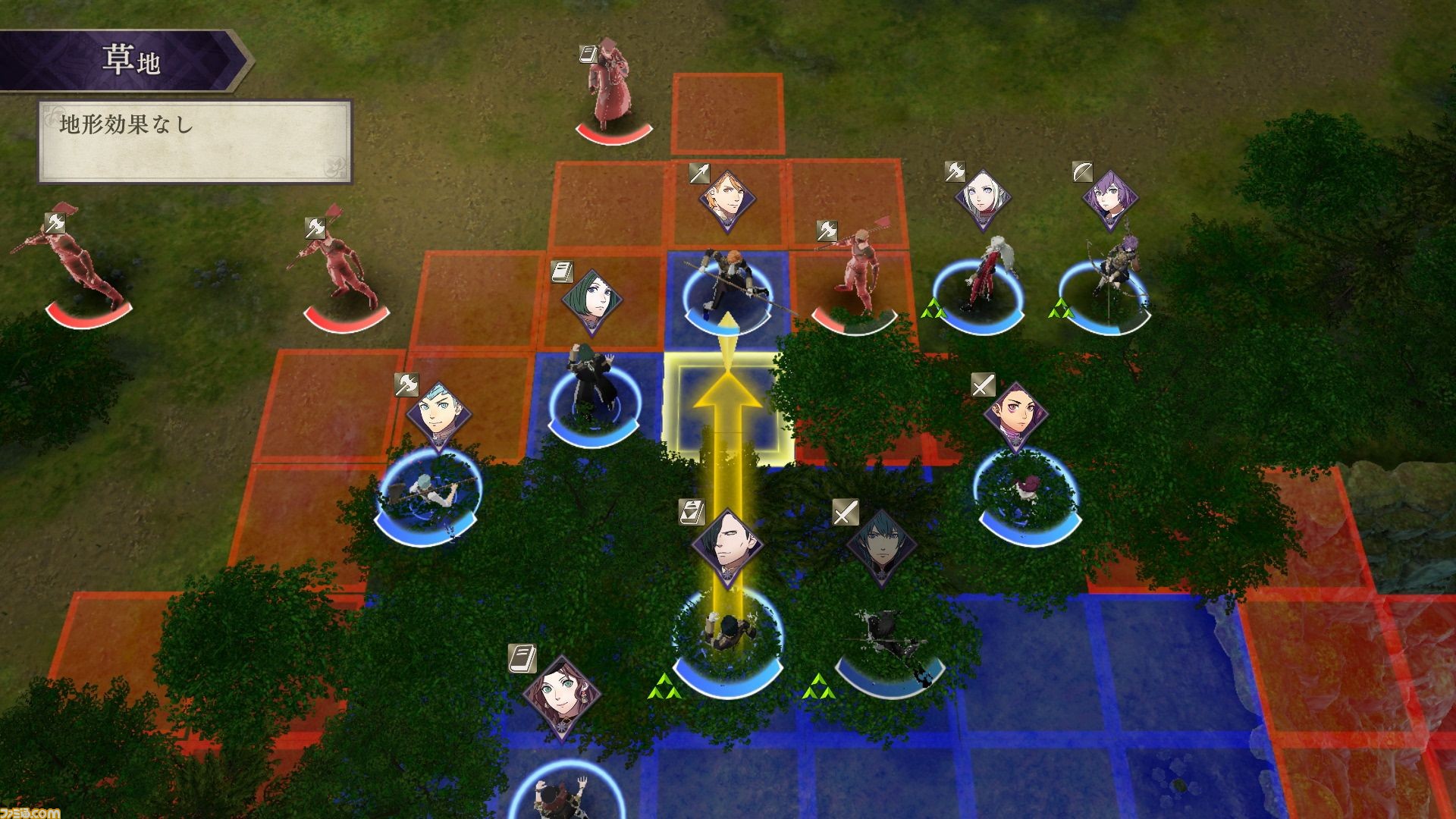Select Dorothea's brown-haired portrait
The width and height of the screenshot is (1456, 819).
(x=562, y=695)
